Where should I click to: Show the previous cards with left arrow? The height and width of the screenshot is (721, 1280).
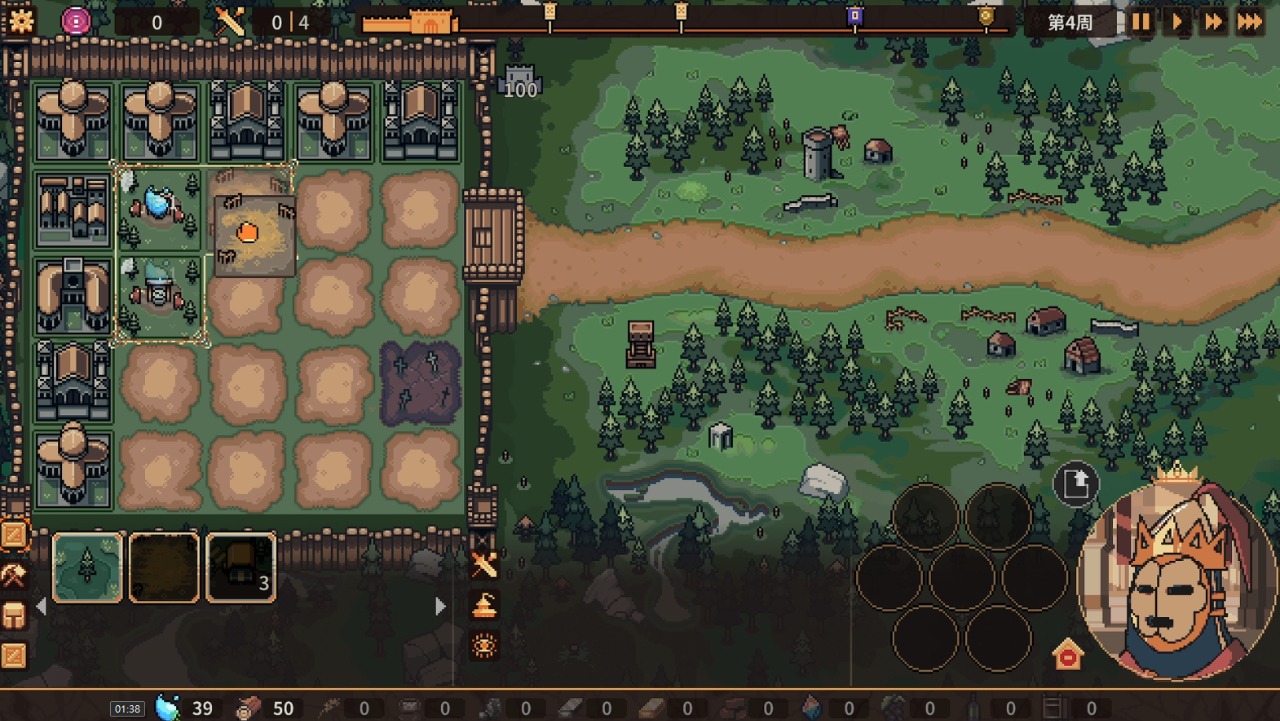[41, 606]
